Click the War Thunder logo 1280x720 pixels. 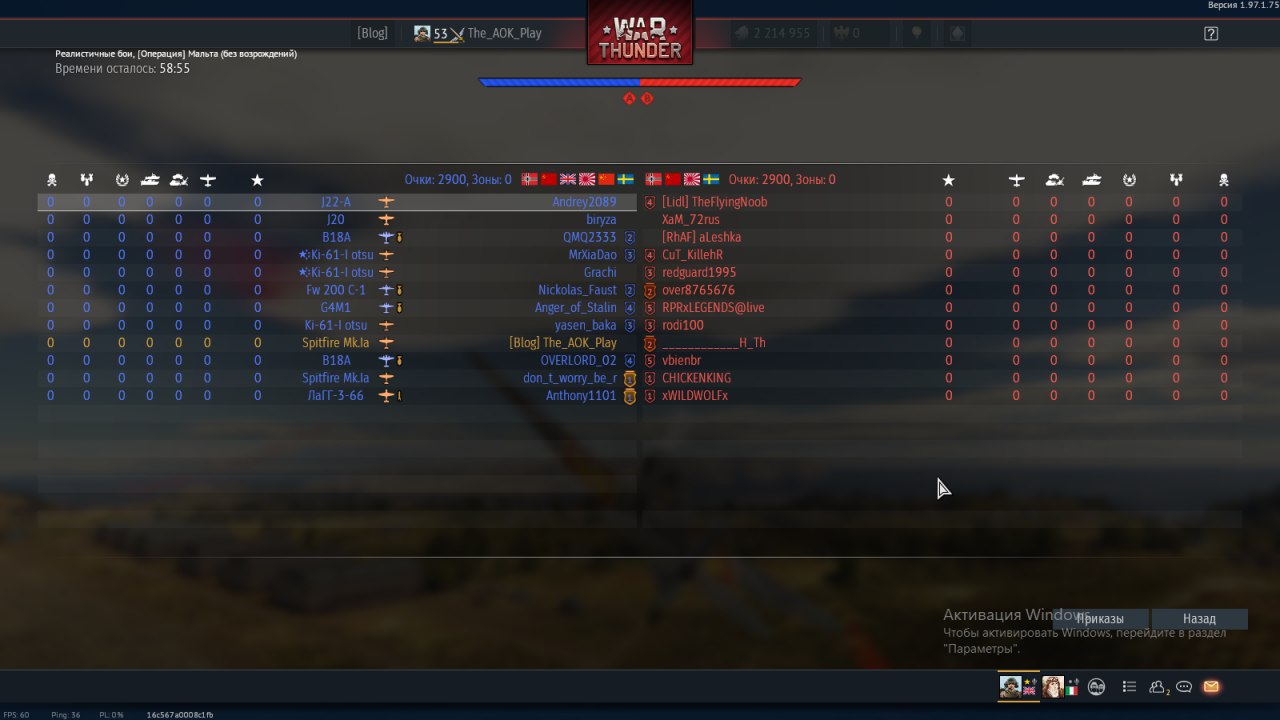point(640,35)
